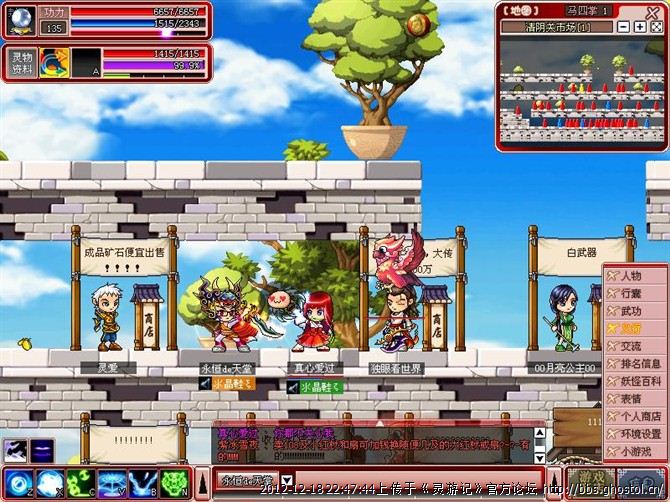Select the 武功 skills menu entry
The width and height of the screenshot is (670, 502).
pos(631,311)
